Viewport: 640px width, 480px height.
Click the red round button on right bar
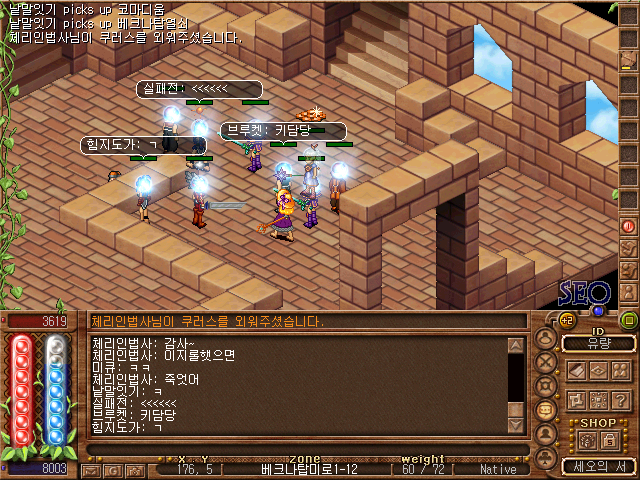[x=628, y=226]
